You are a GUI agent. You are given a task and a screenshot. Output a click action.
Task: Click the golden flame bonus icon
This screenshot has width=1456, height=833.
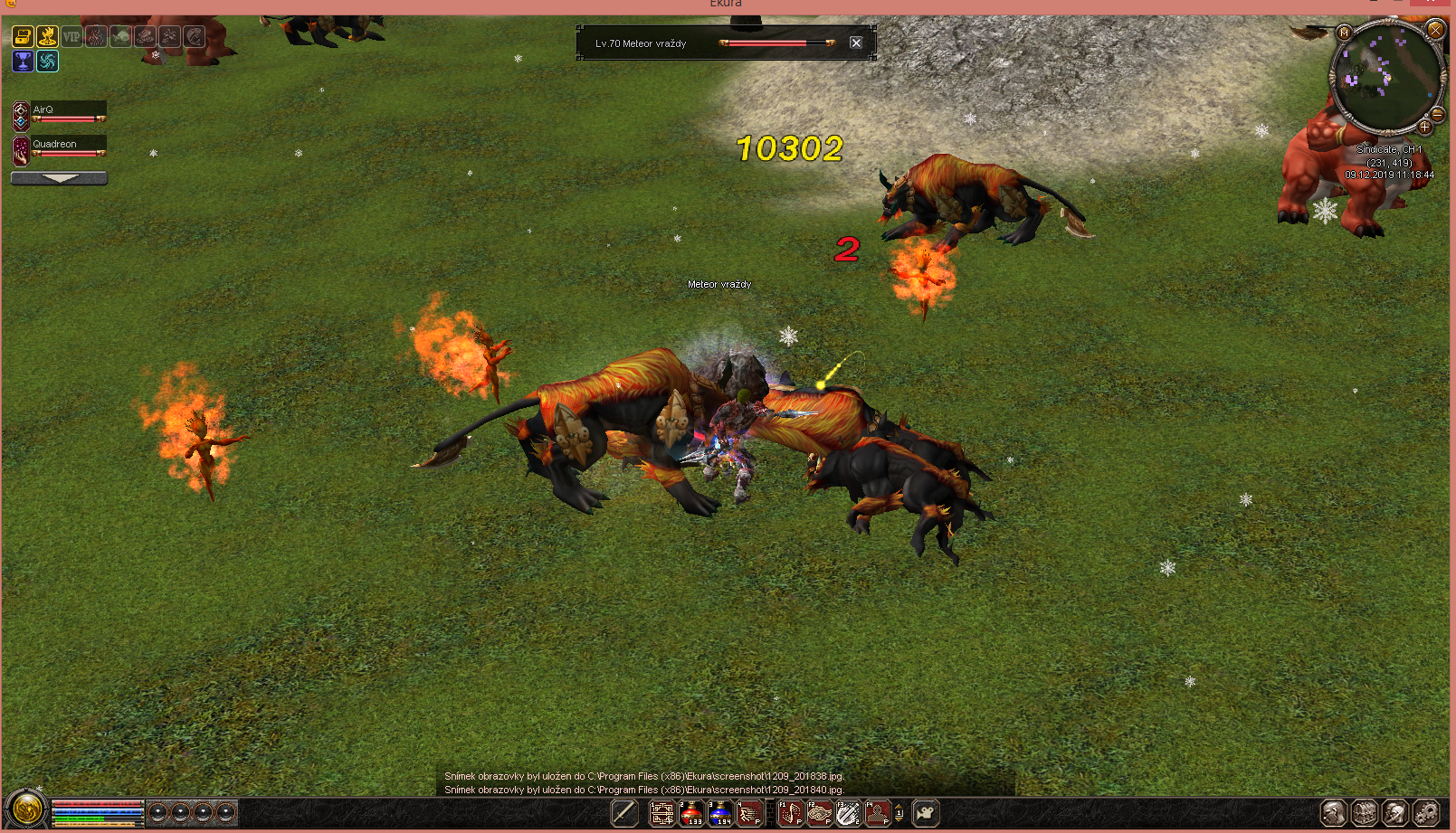pos(47,37)
